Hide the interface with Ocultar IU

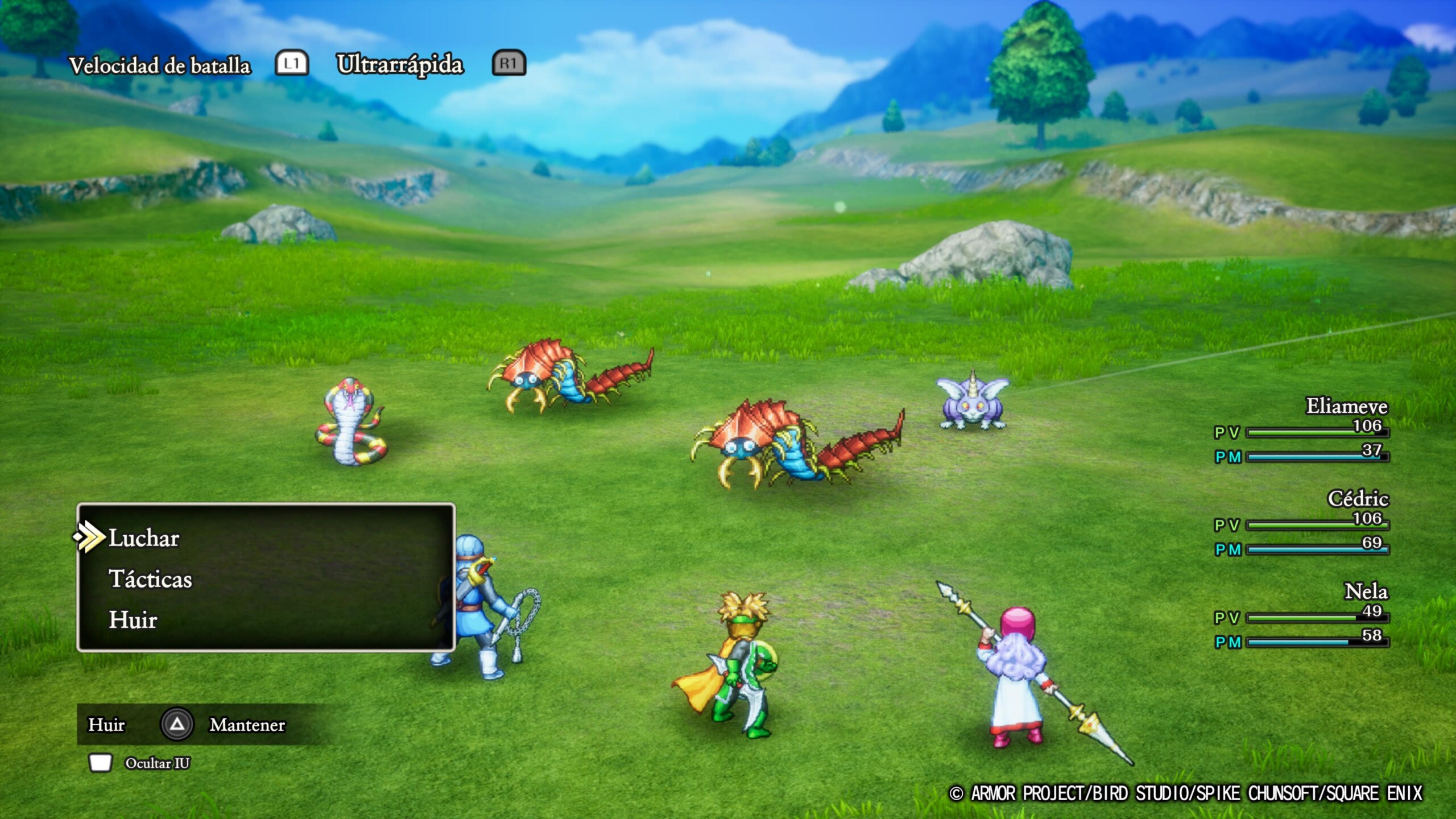[157, 763]
